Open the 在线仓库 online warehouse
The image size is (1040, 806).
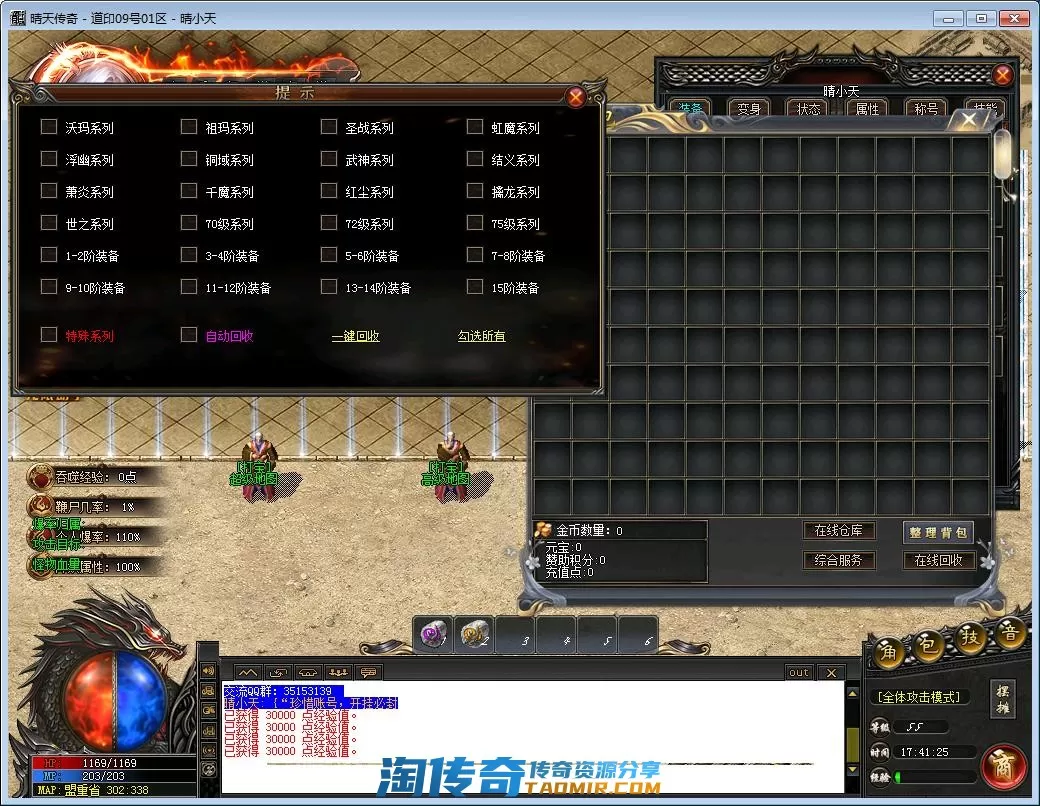(838, 531)
